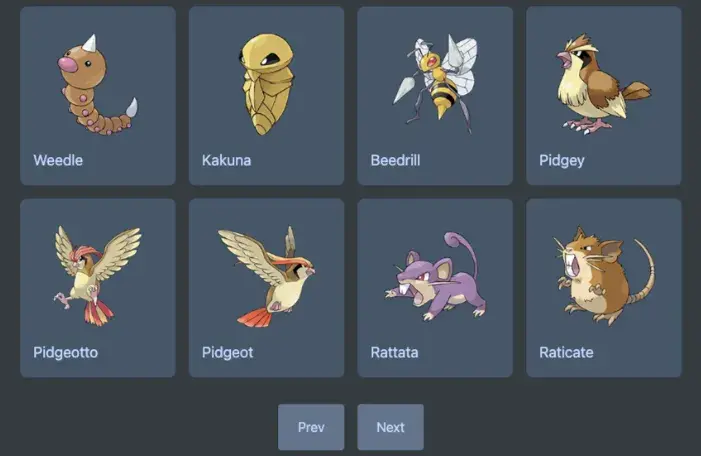This screenshot has height=456, width=701.
Task: Choose the Rattata card
Action: (435, 288)
